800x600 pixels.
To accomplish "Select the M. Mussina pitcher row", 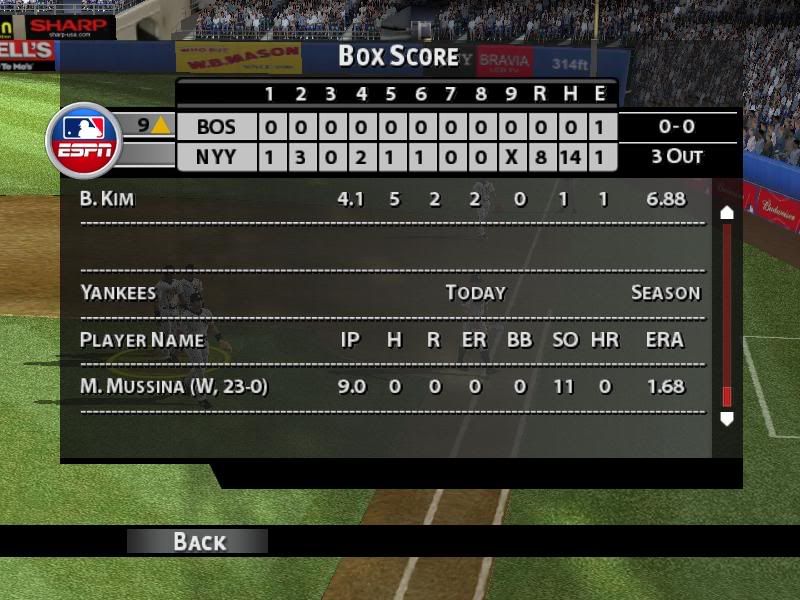I will (390, 386).
